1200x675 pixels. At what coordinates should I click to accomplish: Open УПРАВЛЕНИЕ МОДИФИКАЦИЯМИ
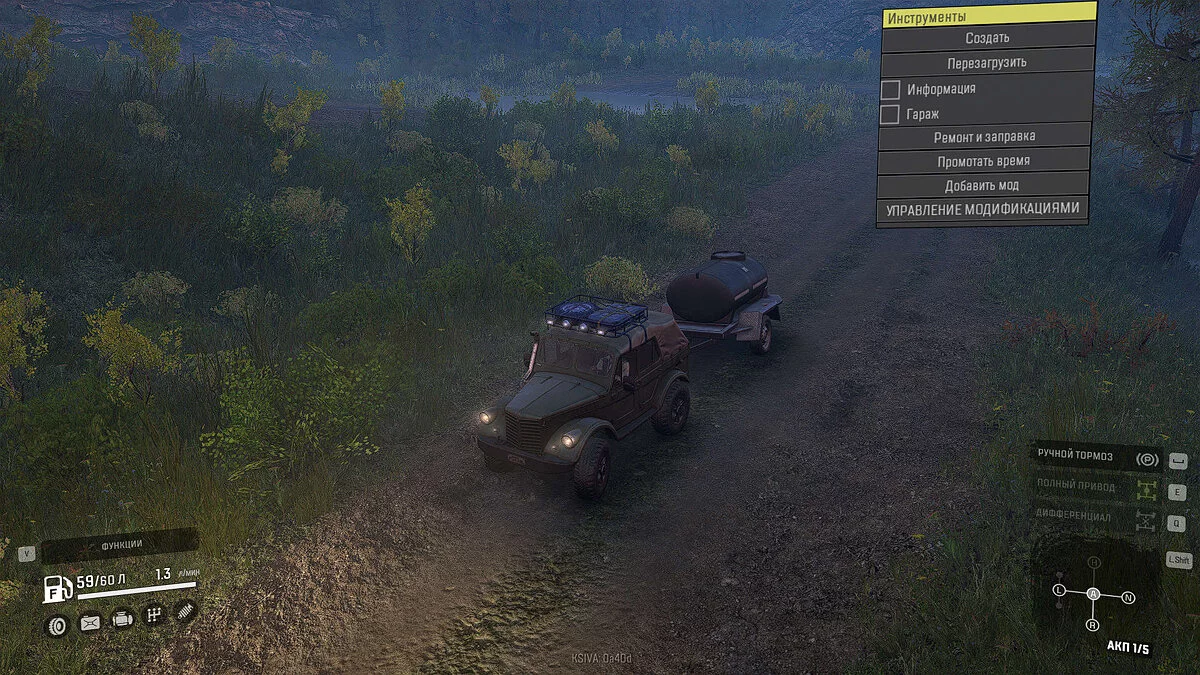982,210
